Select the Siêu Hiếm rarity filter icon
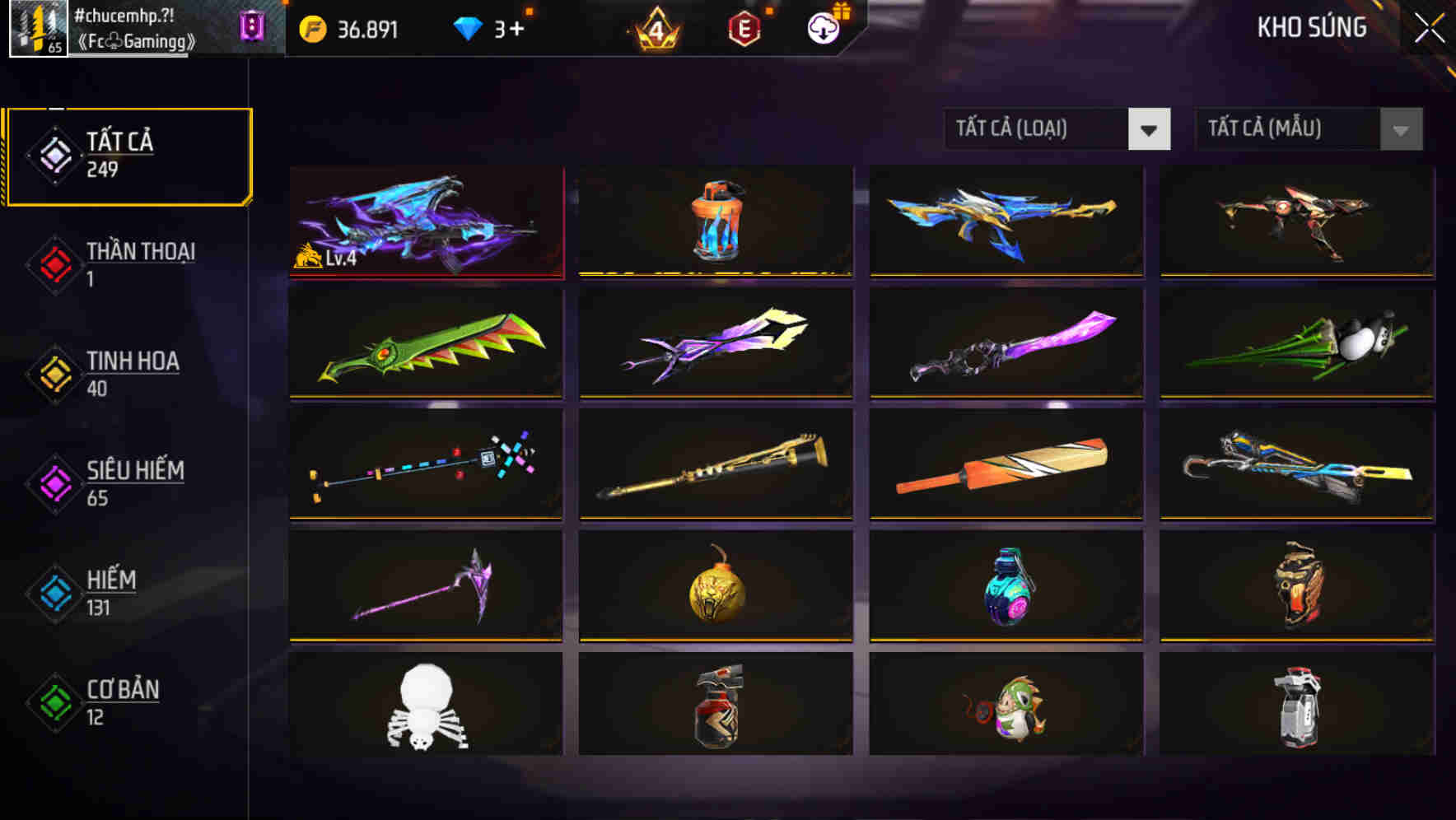Image resolution: width=1456 pixels, height=820 pixels. (x=54, y=482)
